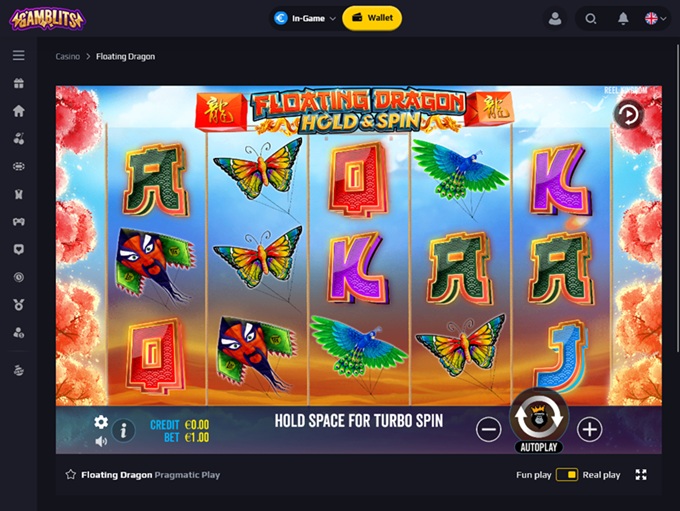Viewport: 680px width, 511px height.
Task: Open the slot settings gear
Action: pyautogui.click(x=101, y=422)
